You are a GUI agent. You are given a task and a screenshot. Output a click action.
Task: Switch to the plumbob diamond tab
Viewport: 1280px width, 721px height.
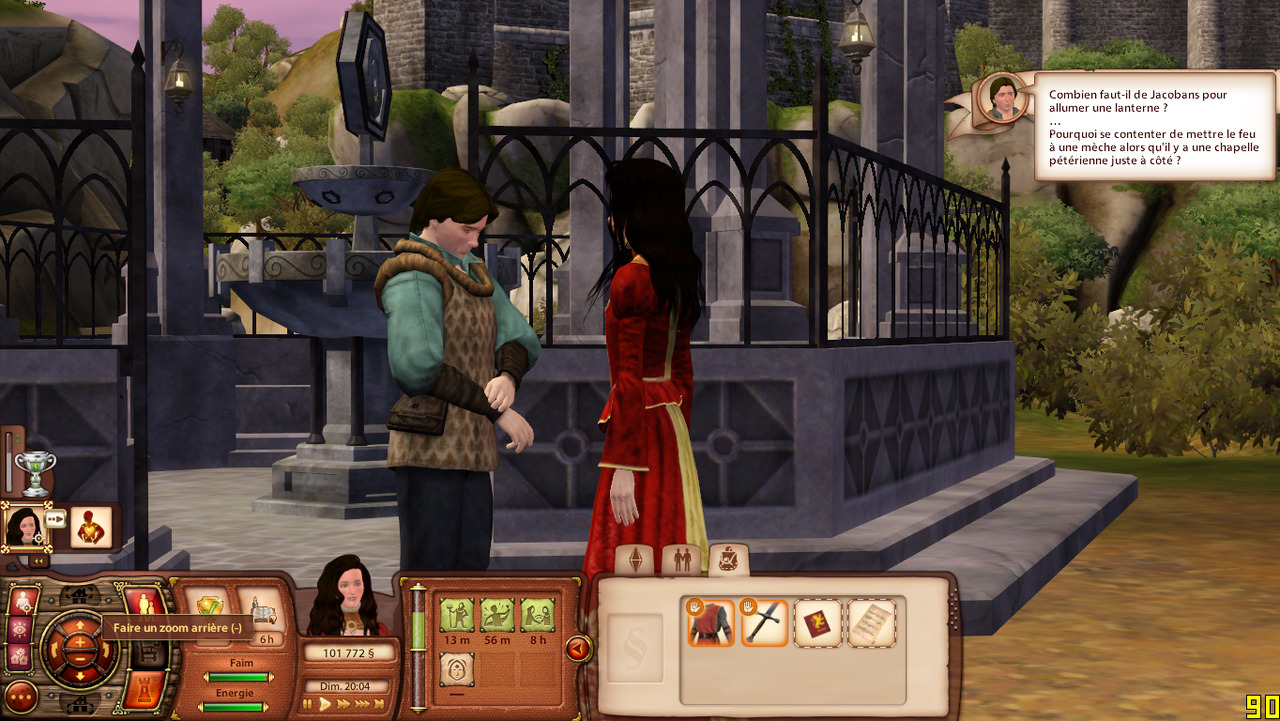click(x=635, y=559)
